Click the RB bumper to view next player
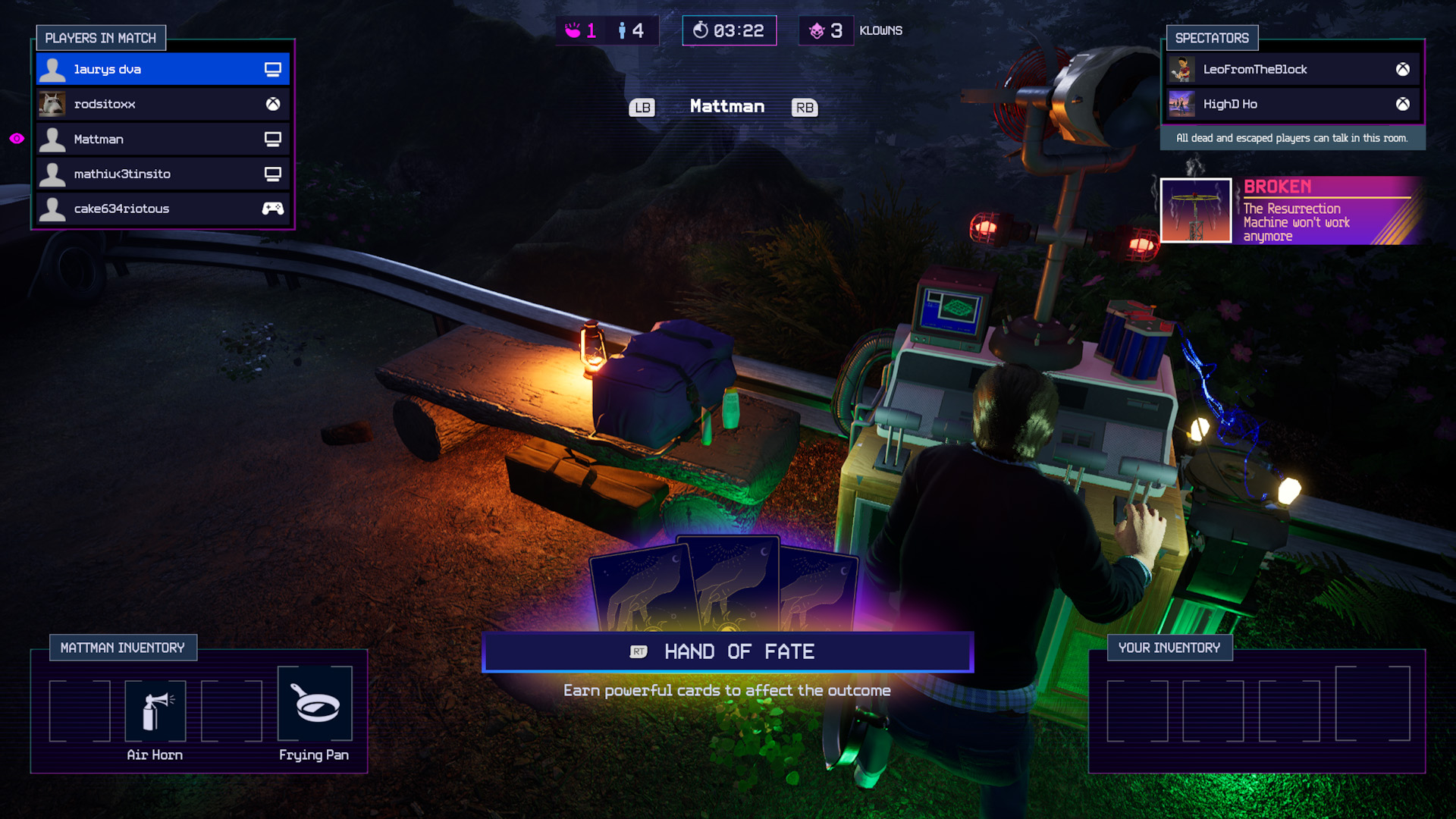Viewport: 1456px width, 819px height. click(x=805, y=107)
